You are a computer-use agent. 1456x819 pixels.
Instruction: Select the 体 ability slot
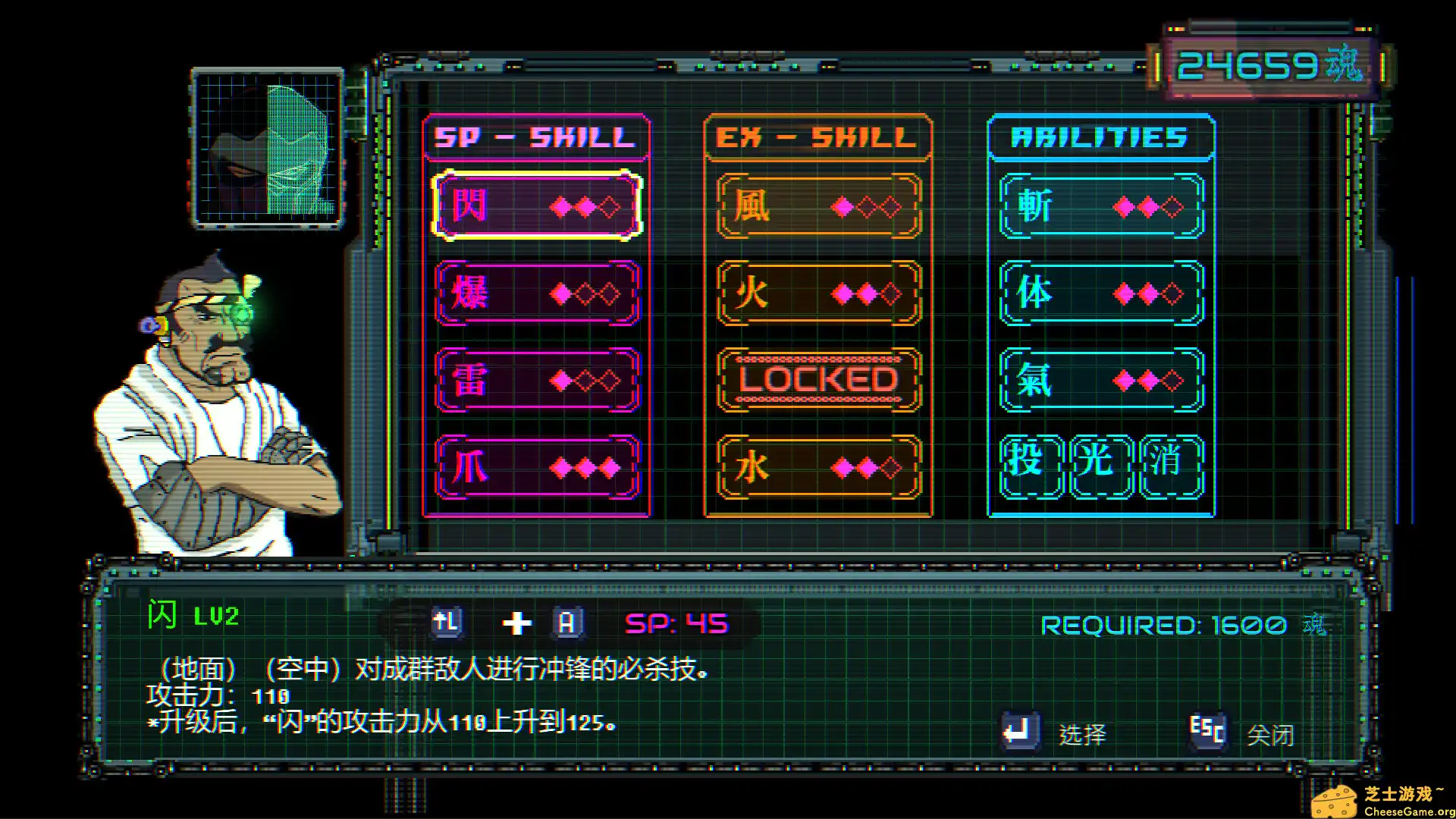(x=1100, y=295)
